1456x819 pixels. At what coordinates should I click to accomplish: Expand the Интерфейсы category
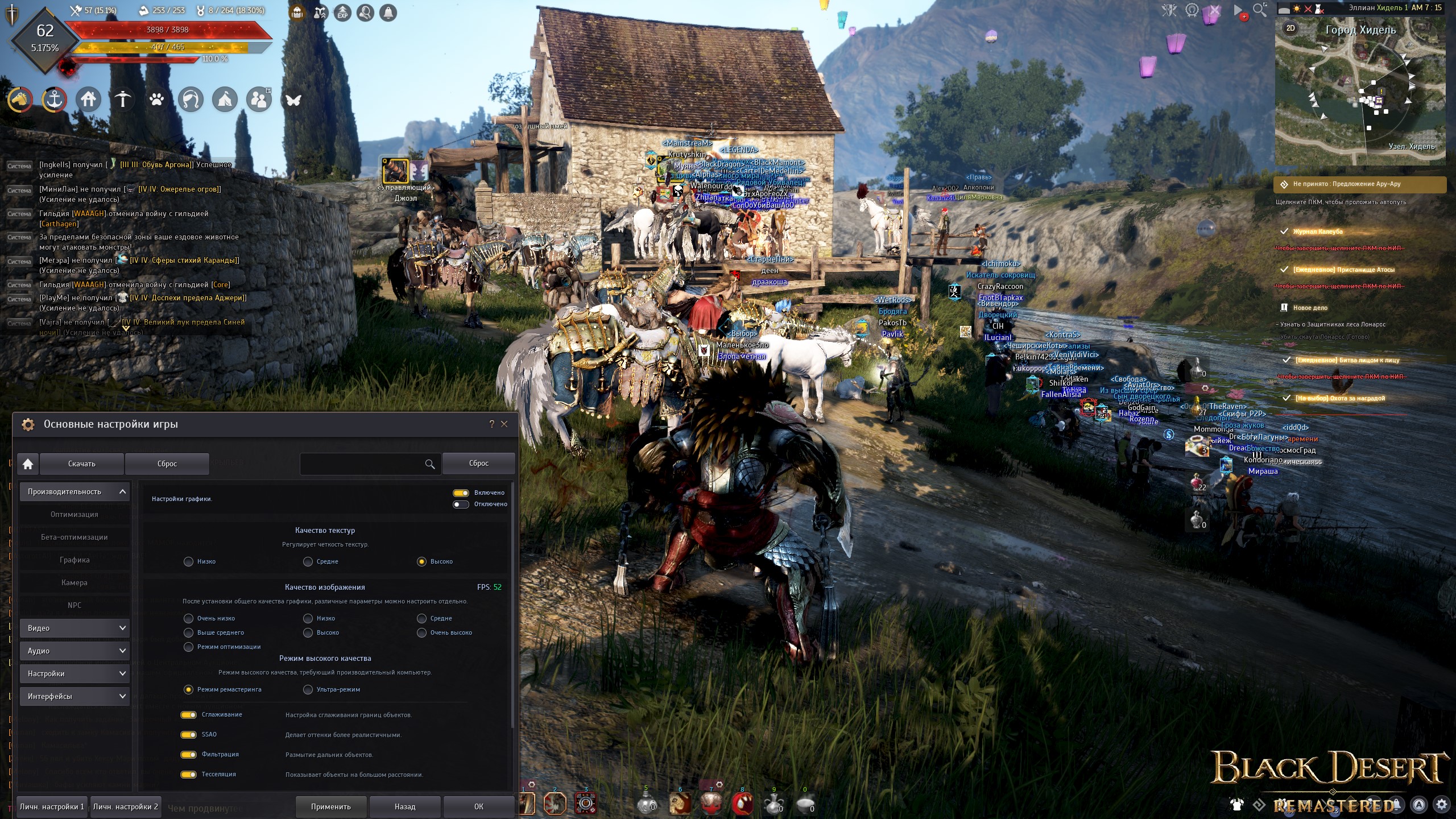coord(75,697)
